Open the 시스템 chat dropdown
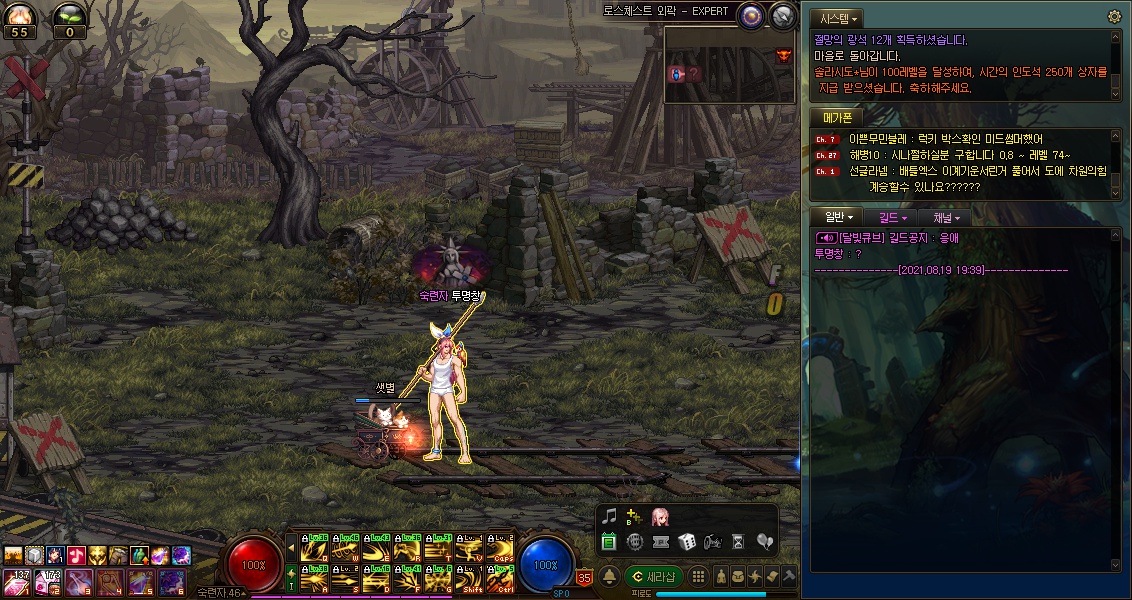The width and height of the screenshot is (1132, 600). [838, 19]
